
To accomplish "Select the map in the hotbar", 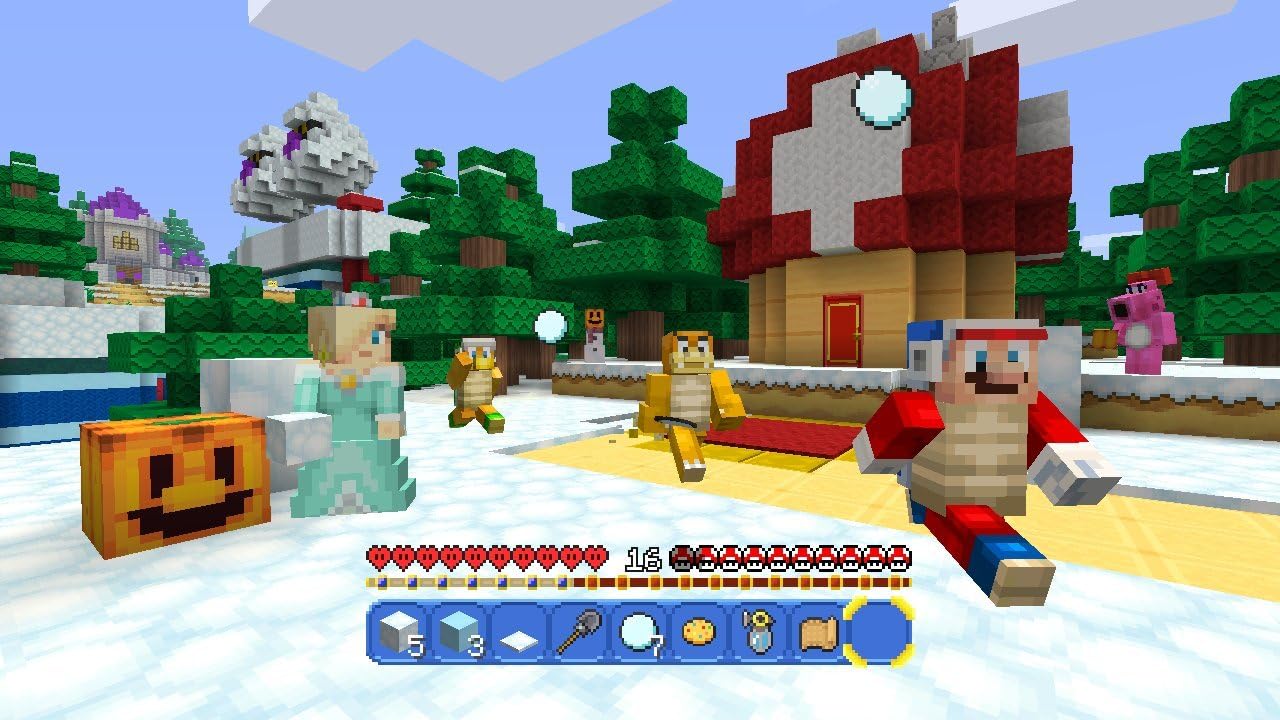I will 817,633.
